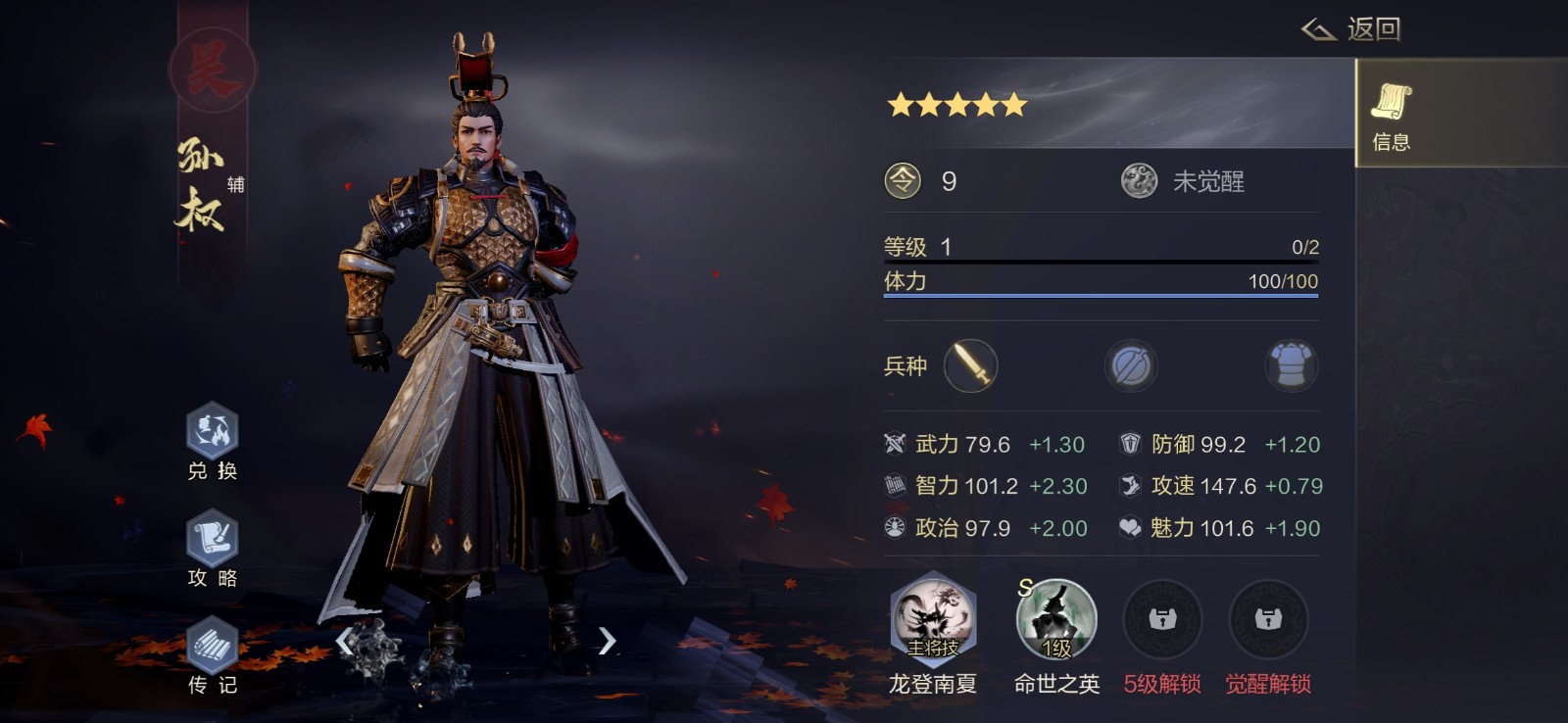Switch to the 信息 tab
The height and width of the screenshot is (723, 1568).
click(1391, 114)
